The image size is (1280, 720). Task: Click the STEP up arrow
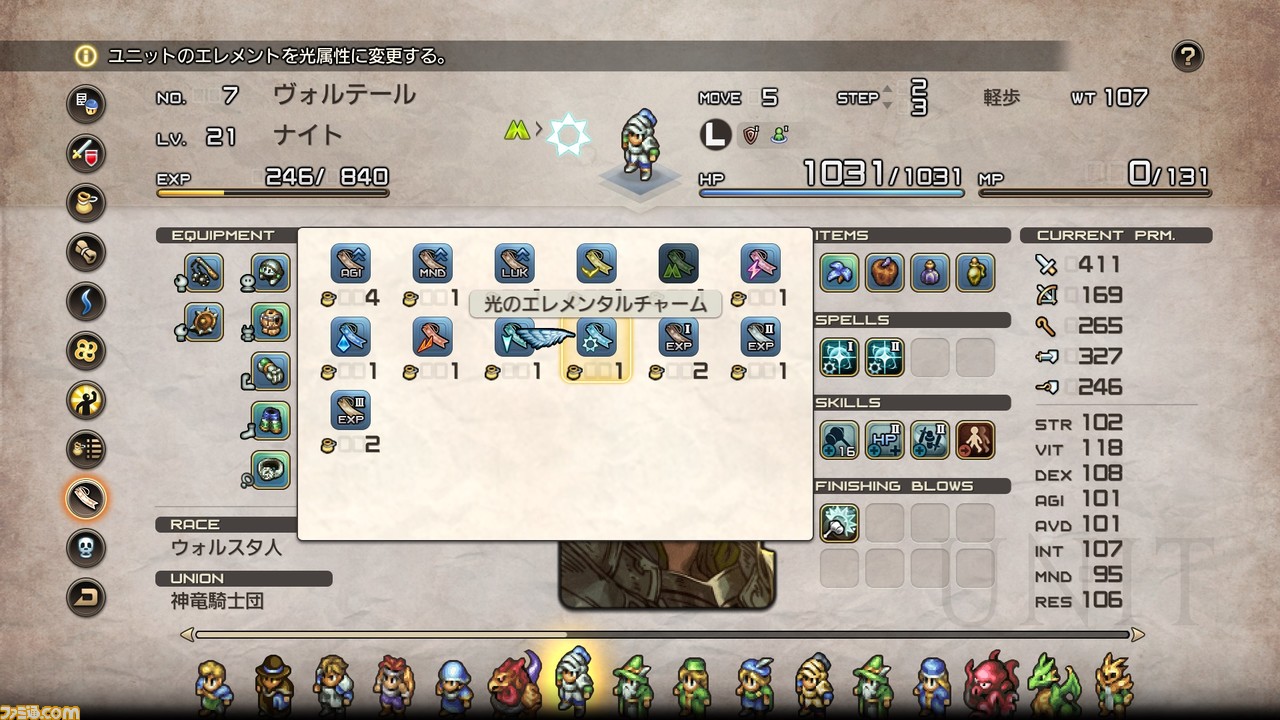[886, 90]
